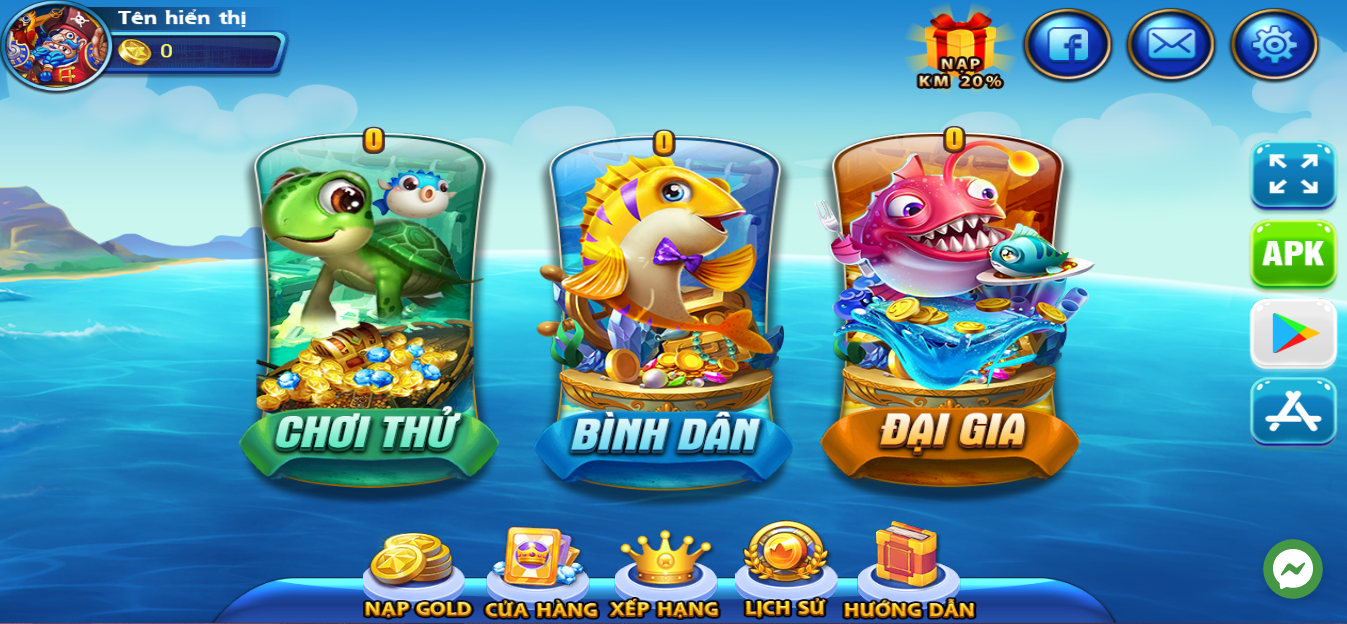This screenshot has height=624, width=1347.
Task: Show the Xếp Hạng leaderboard
Action: 665,570
